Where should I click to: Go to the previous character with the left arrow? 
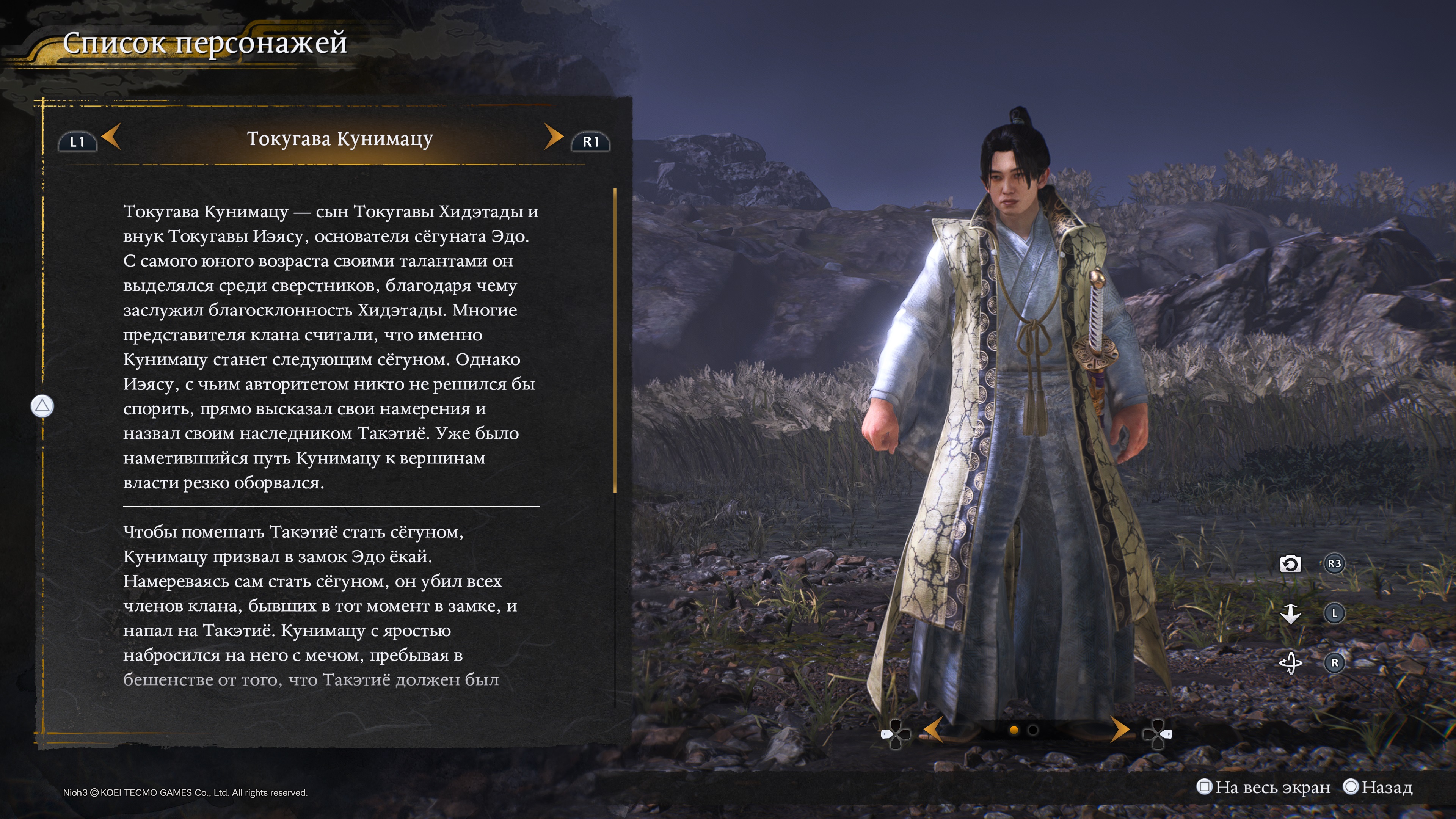111,137
